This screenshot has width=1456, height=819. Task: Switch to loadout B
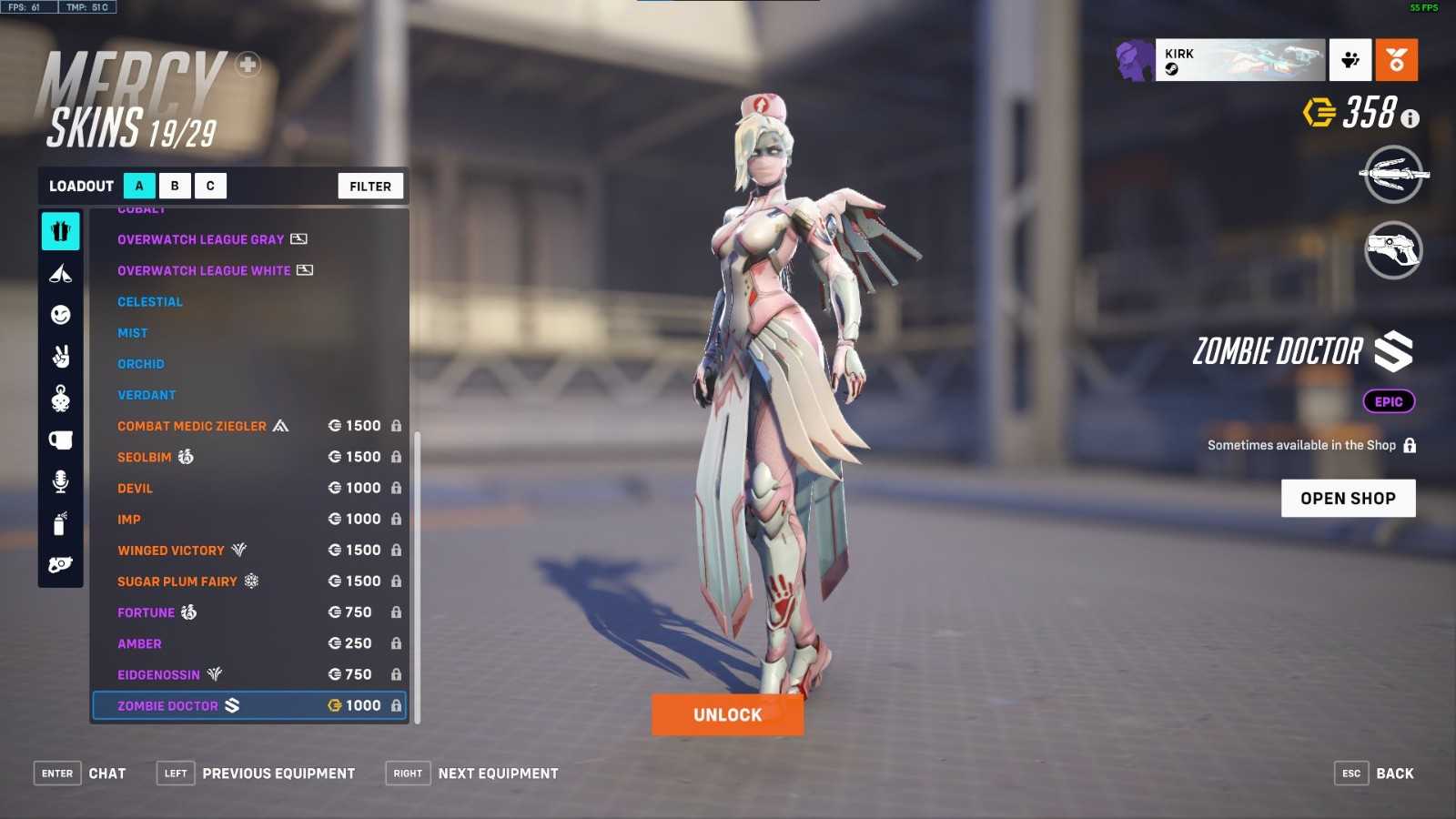tap(175, 186)
